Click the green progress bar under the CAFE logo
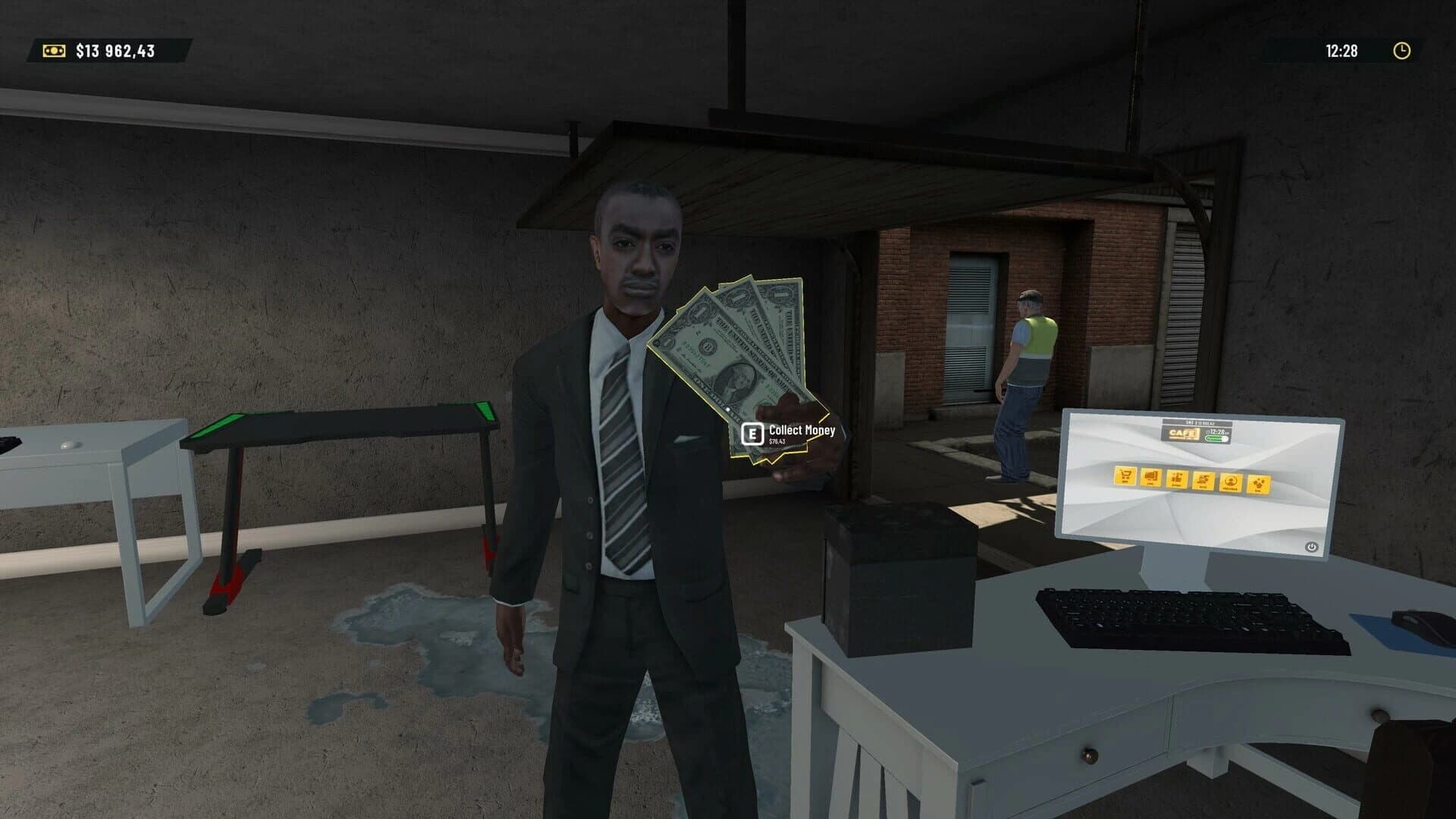Image resolution: width=1456 pixels, height=819 pixels. tap(1215, 438)
